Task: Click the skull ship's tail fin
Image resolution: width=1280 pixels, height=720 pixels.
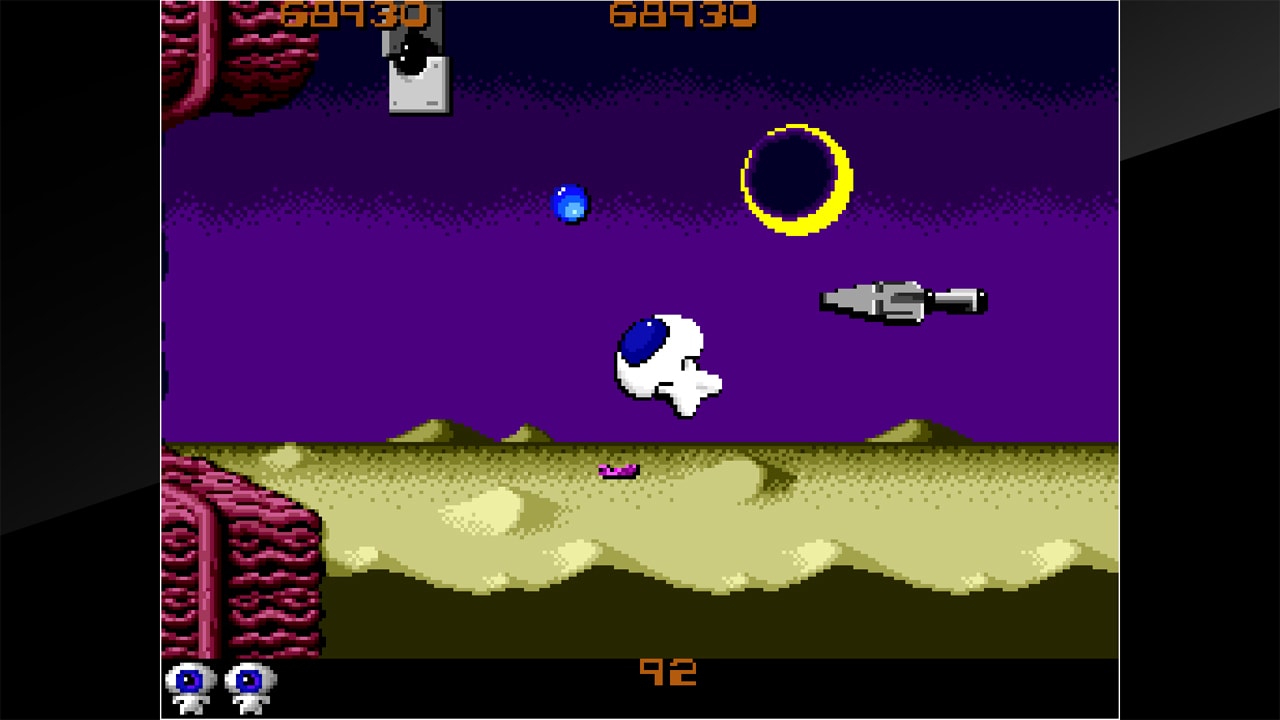Action: [x=712, y=385]
